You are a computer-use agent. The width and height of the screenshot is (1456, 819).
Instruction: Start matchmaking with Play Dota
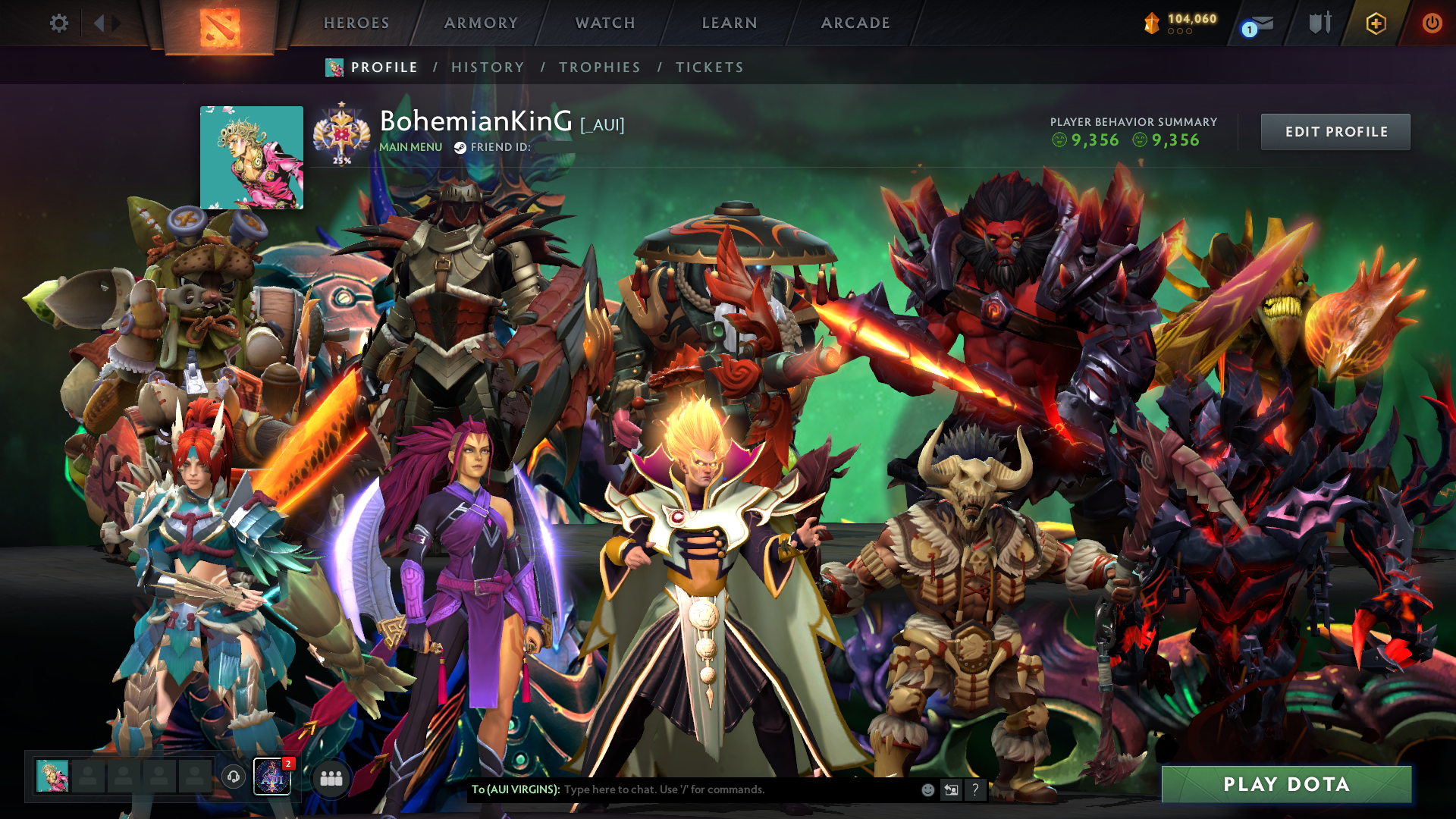[x=1286, y=784]
